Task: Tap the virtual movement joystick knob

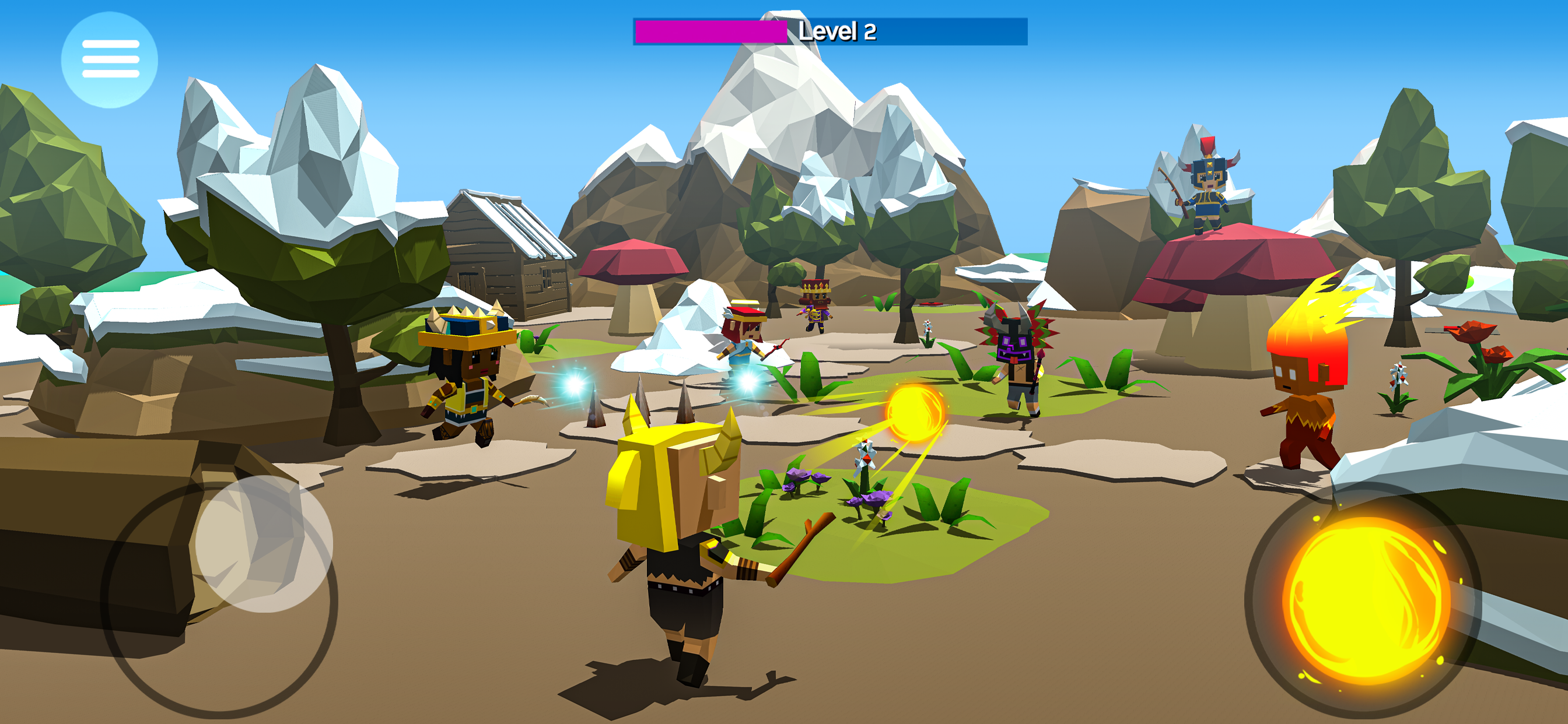Action: [x=264, y=543]
